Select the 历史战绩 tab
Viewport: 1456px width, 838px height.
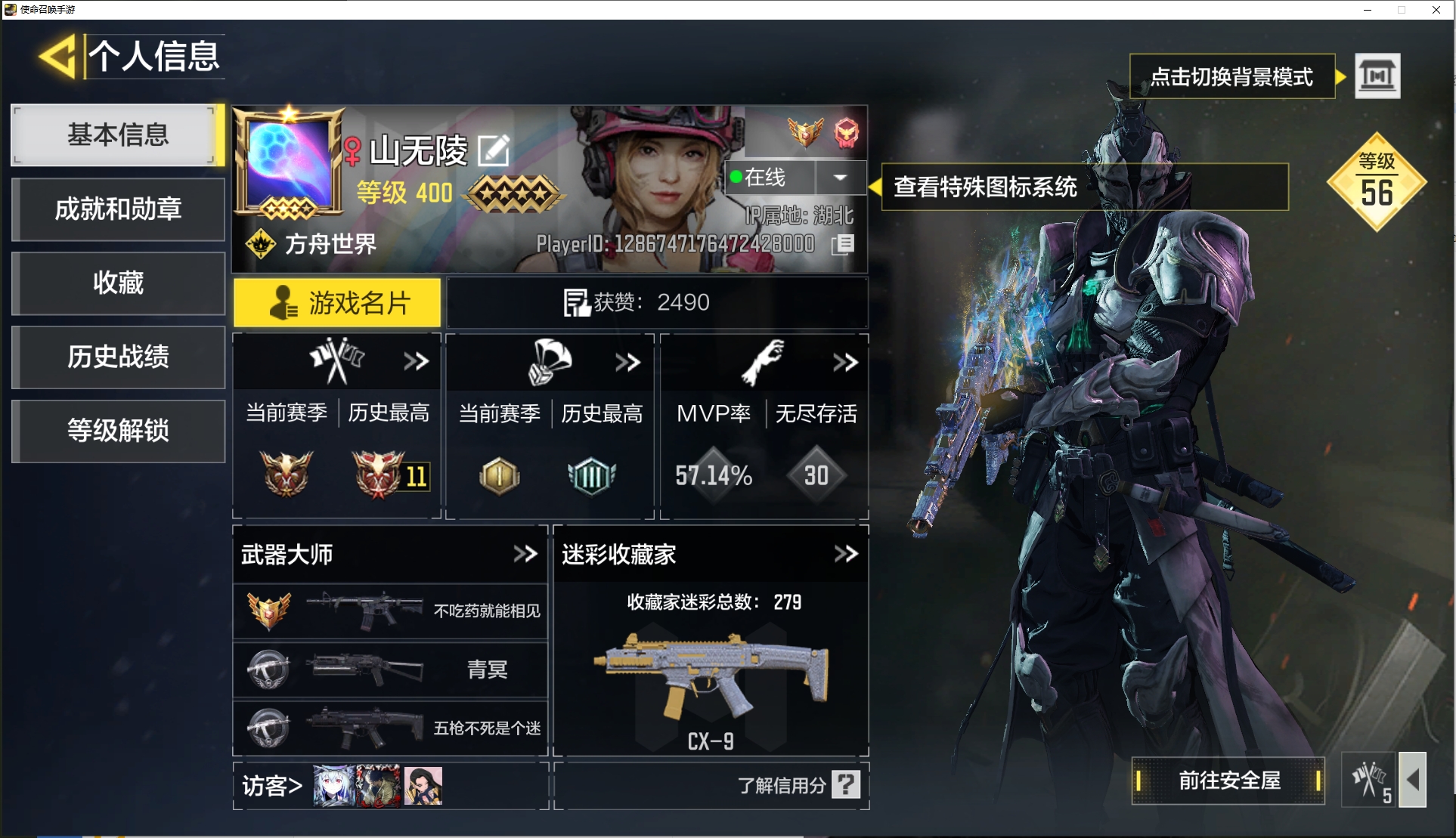tap(118, 357)
